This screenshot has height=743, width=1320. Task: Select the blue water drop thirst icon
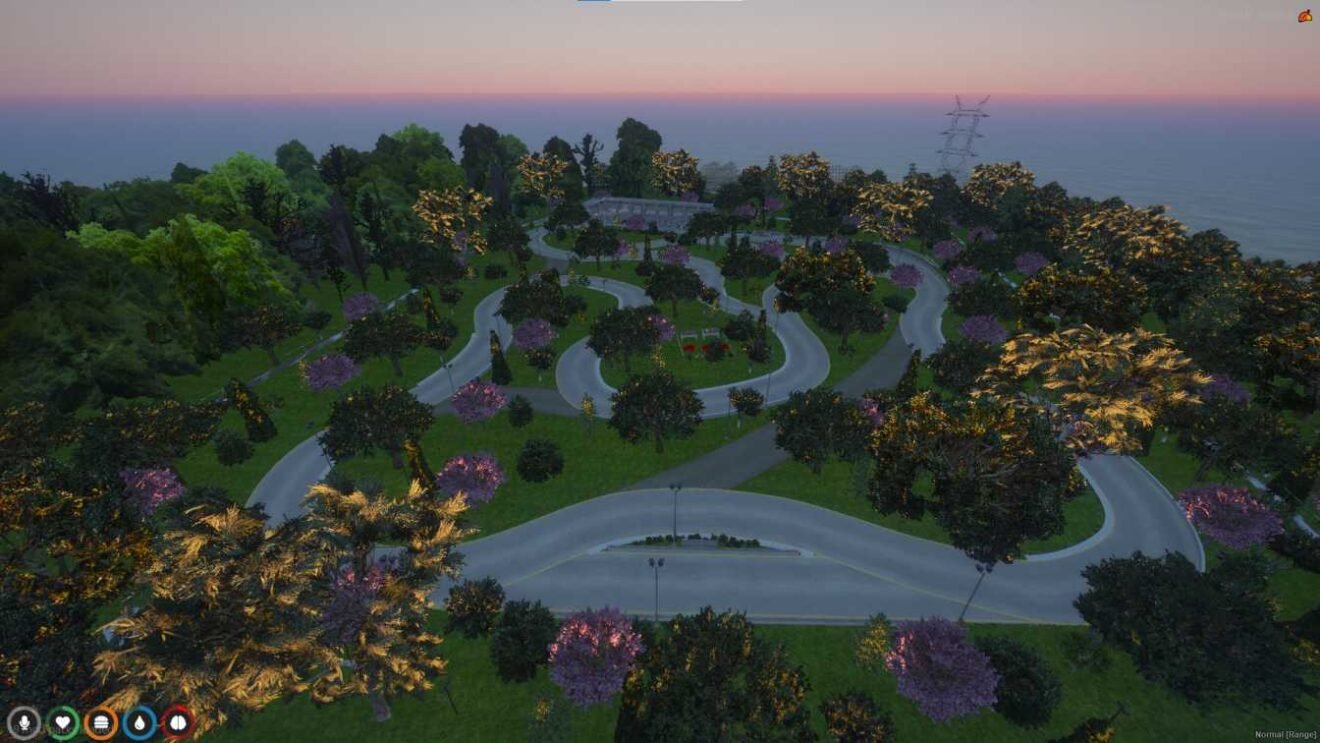(x=139, y=722)
